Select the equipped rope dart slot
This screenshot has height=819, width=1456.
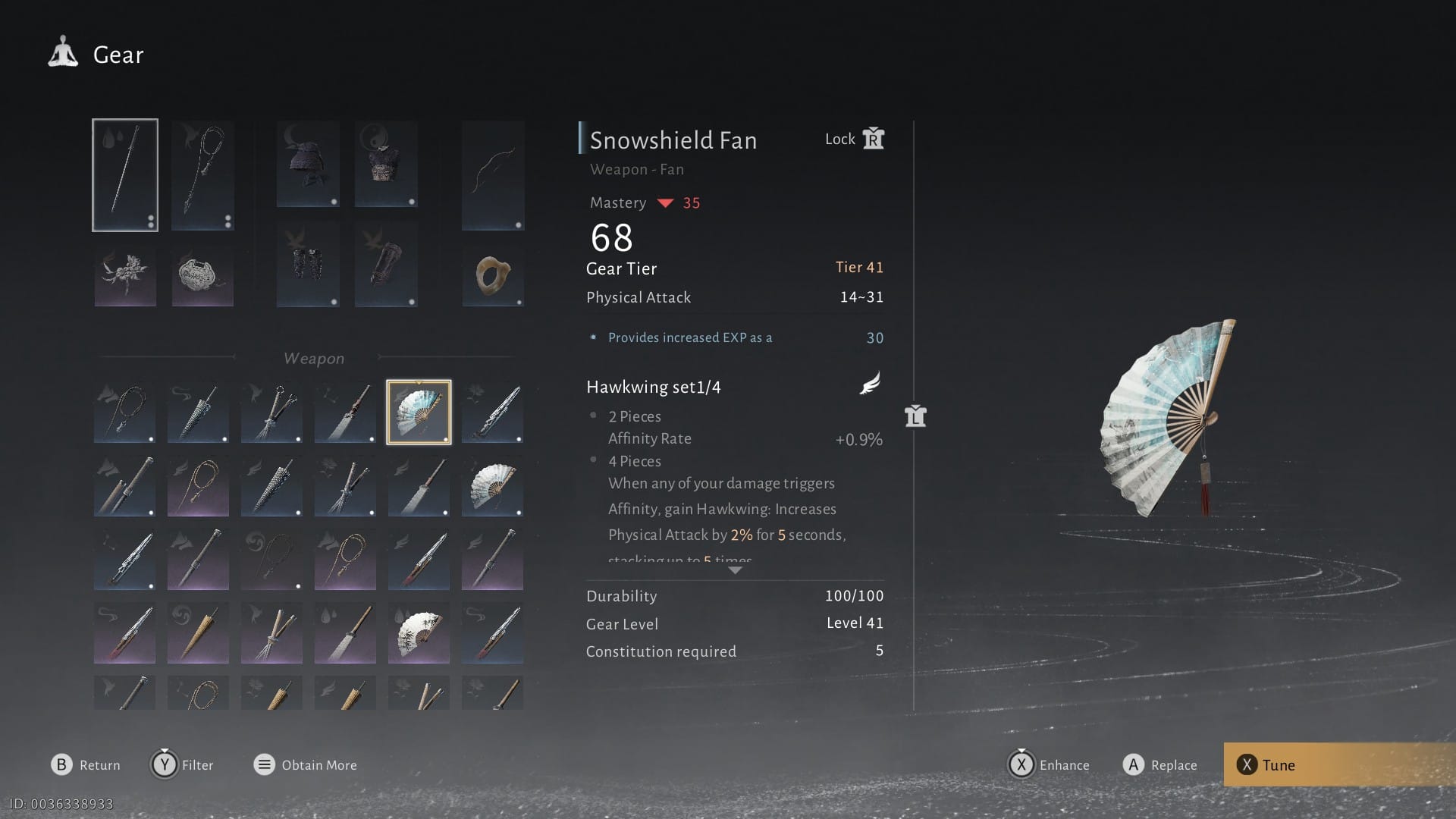(x=202, y=175)
